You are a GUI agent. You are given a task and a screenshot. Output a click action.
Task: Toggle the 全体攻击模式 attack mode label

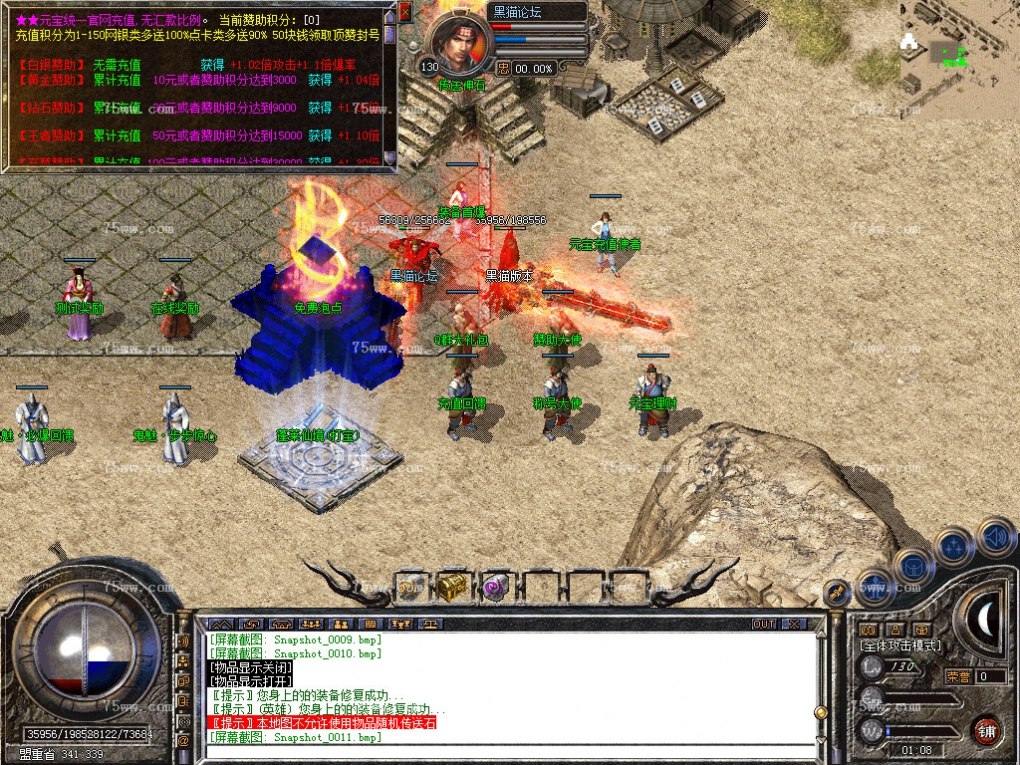900,646
